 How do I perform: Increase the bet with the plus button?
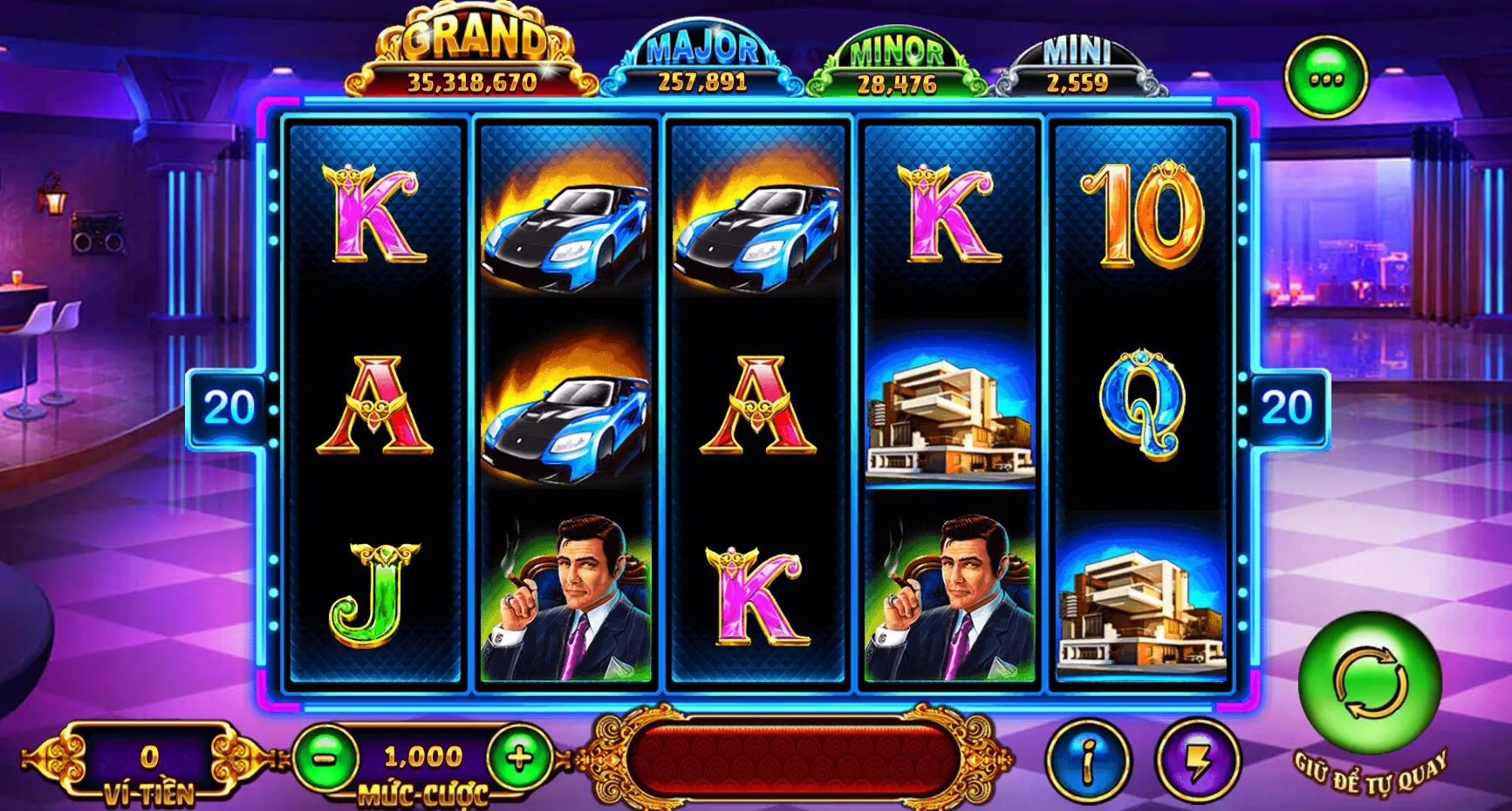pyautogui.click(x=520, y=758)
